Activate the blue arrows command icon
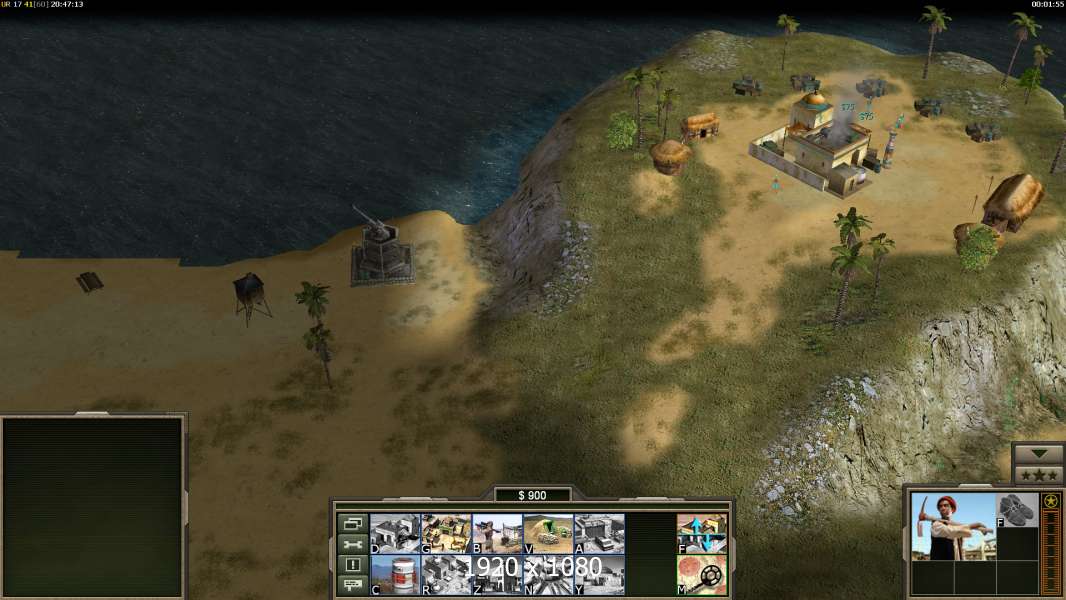1066x600 pixels. click(702, 533)
